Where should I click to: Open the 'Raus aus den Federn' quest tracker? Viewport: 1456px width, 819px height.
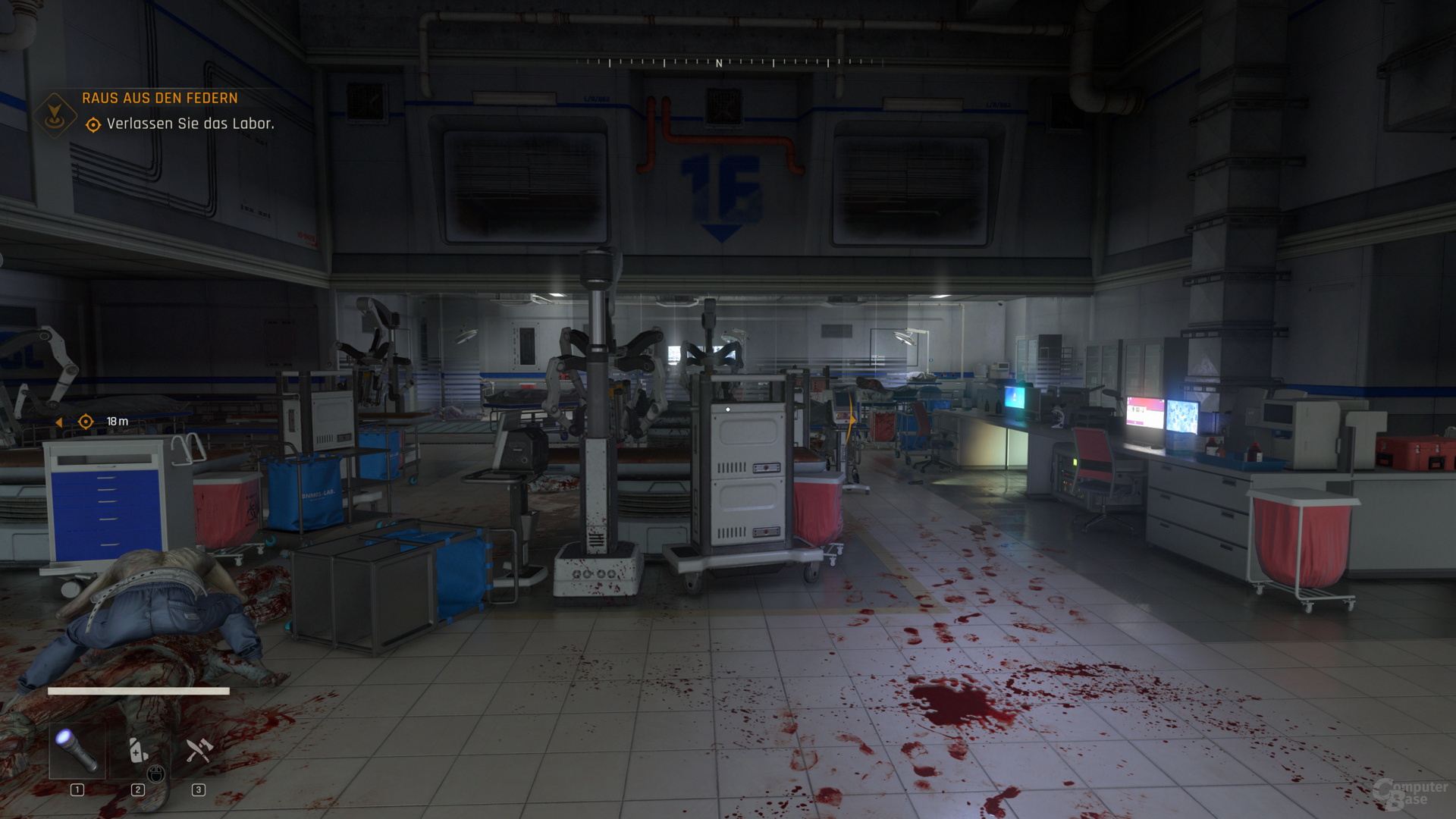(x=159, y=98)
